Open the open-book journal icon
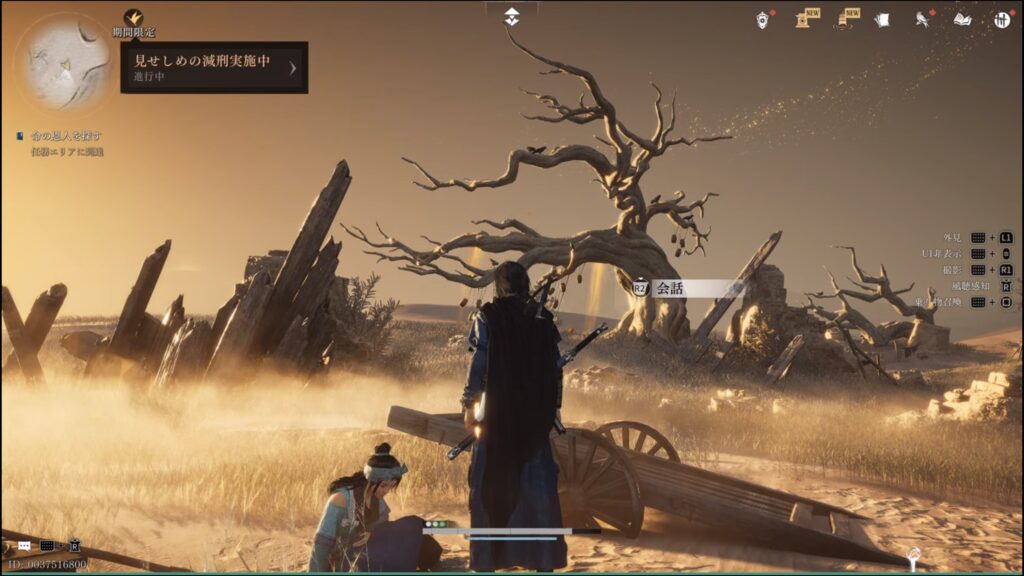 (x=962, y=19)
